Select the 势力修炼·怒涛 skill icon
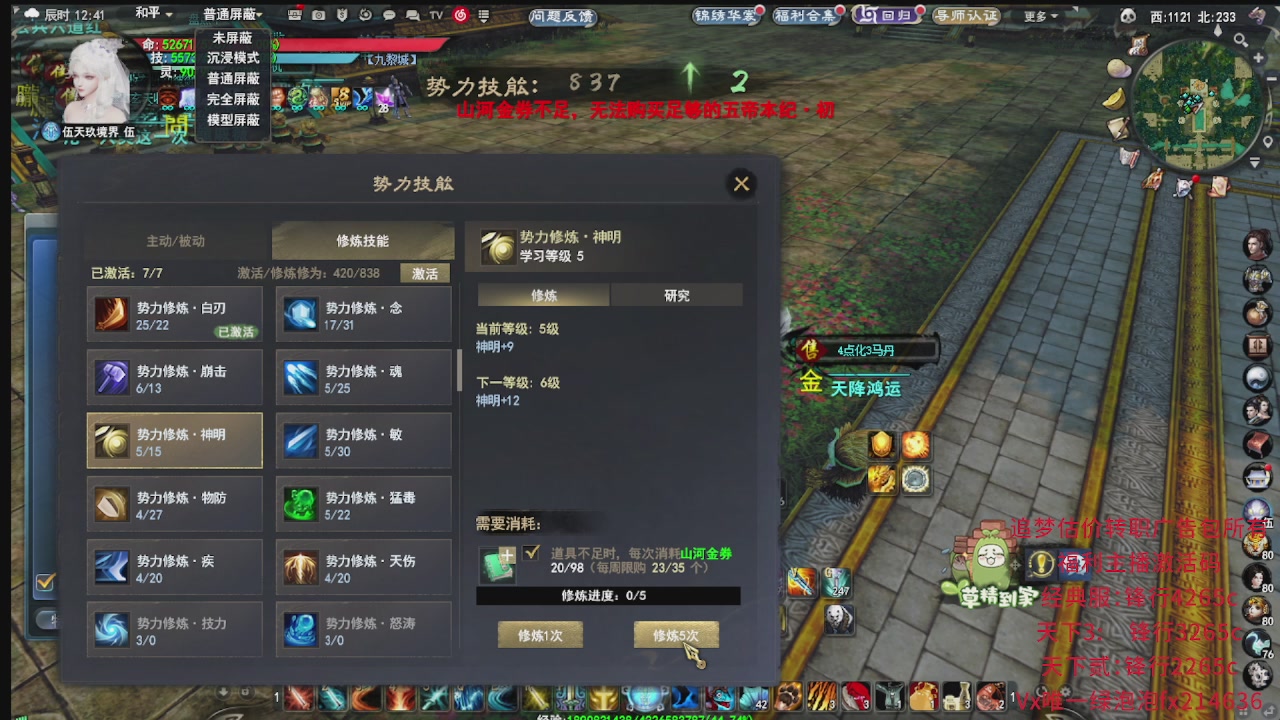1280x720 pixels. [x=301, y=629]
